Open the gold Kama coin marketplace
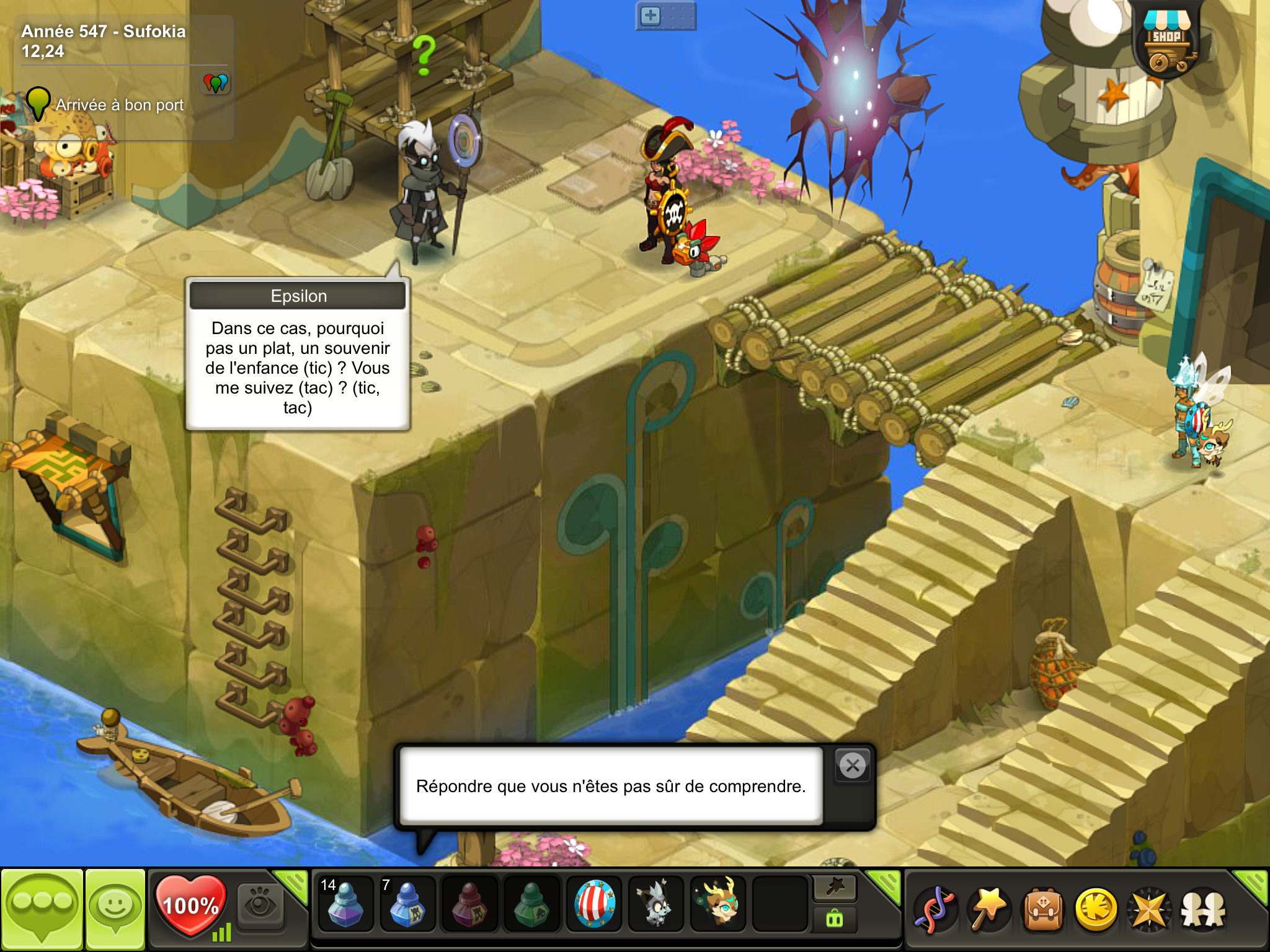The width and height of the screenshot is (1270, 952). click(1096, 910)
